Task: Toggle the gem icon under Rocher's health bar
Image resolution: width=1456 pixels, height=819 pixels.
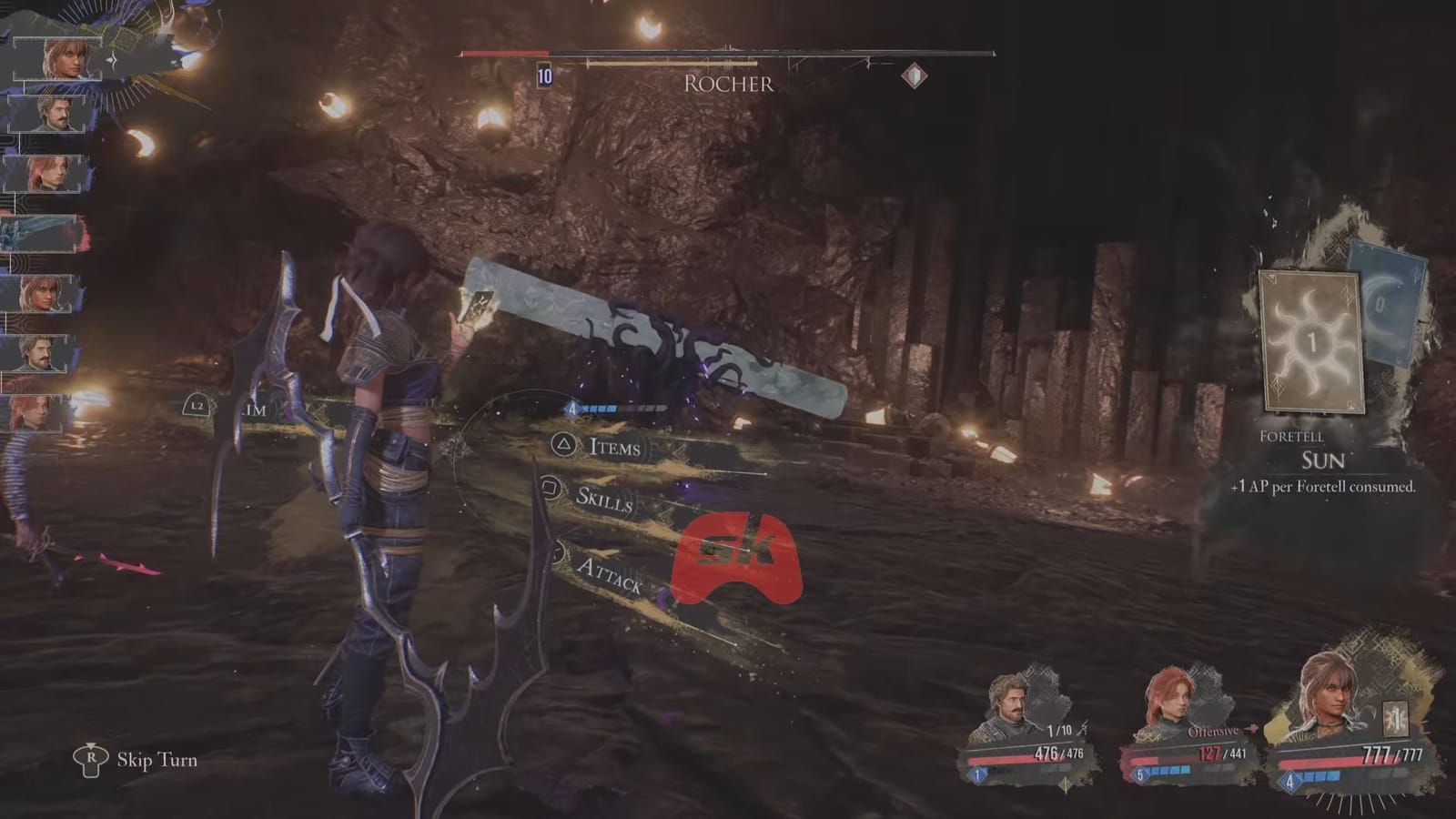Action: coord(915,76)
